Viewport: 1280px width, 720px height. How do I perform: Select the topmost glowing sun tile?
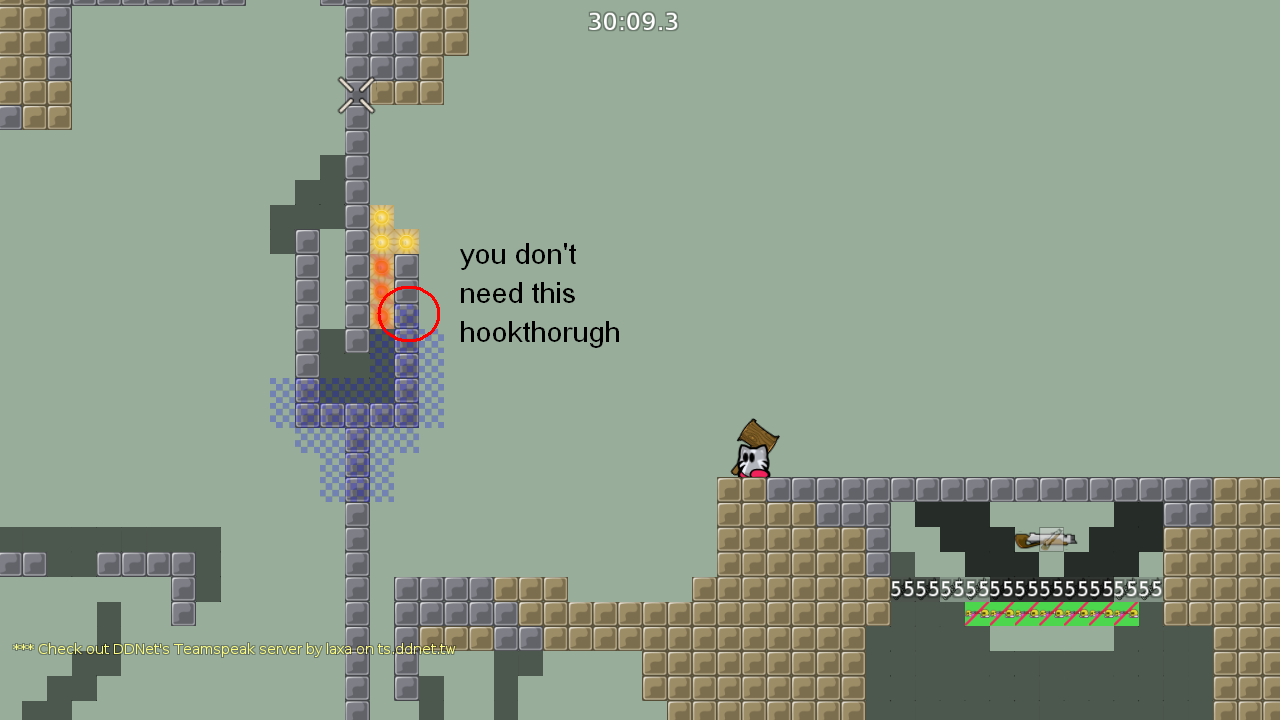(380, 217)
